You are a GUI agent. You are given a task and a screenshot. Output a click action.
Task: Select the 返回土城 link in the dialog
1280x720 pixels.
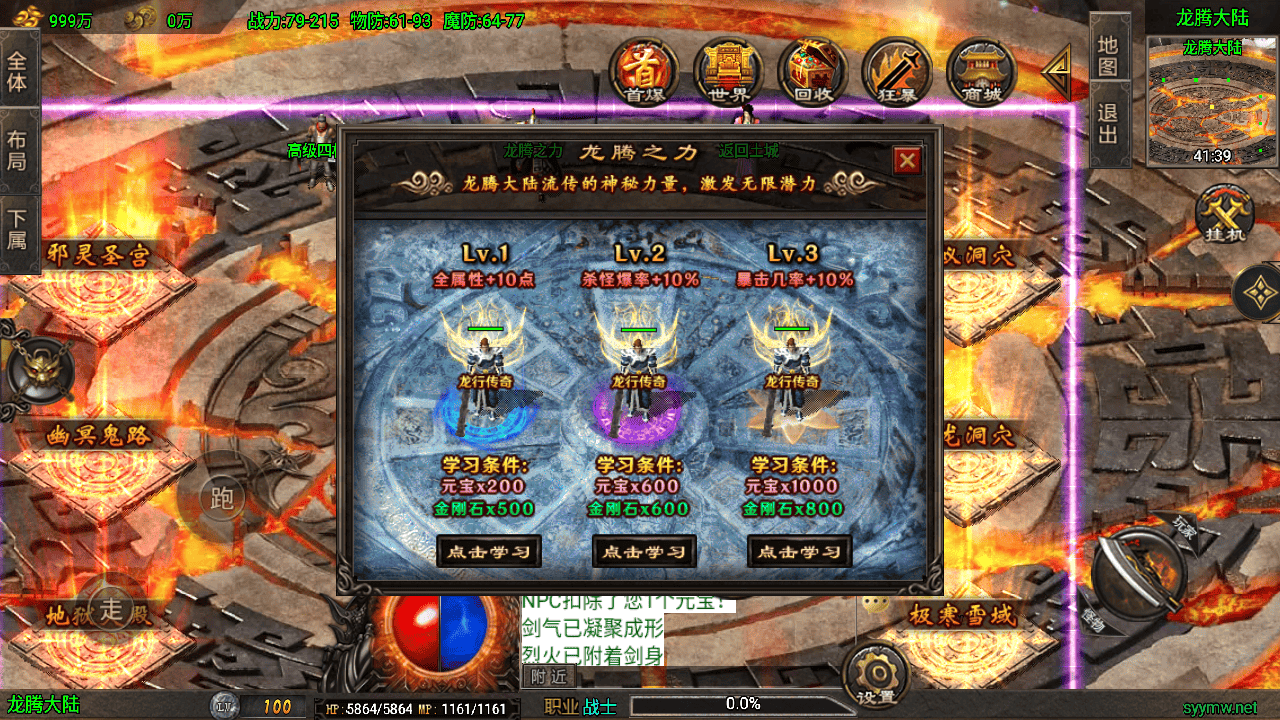click(x=748, y=152)
